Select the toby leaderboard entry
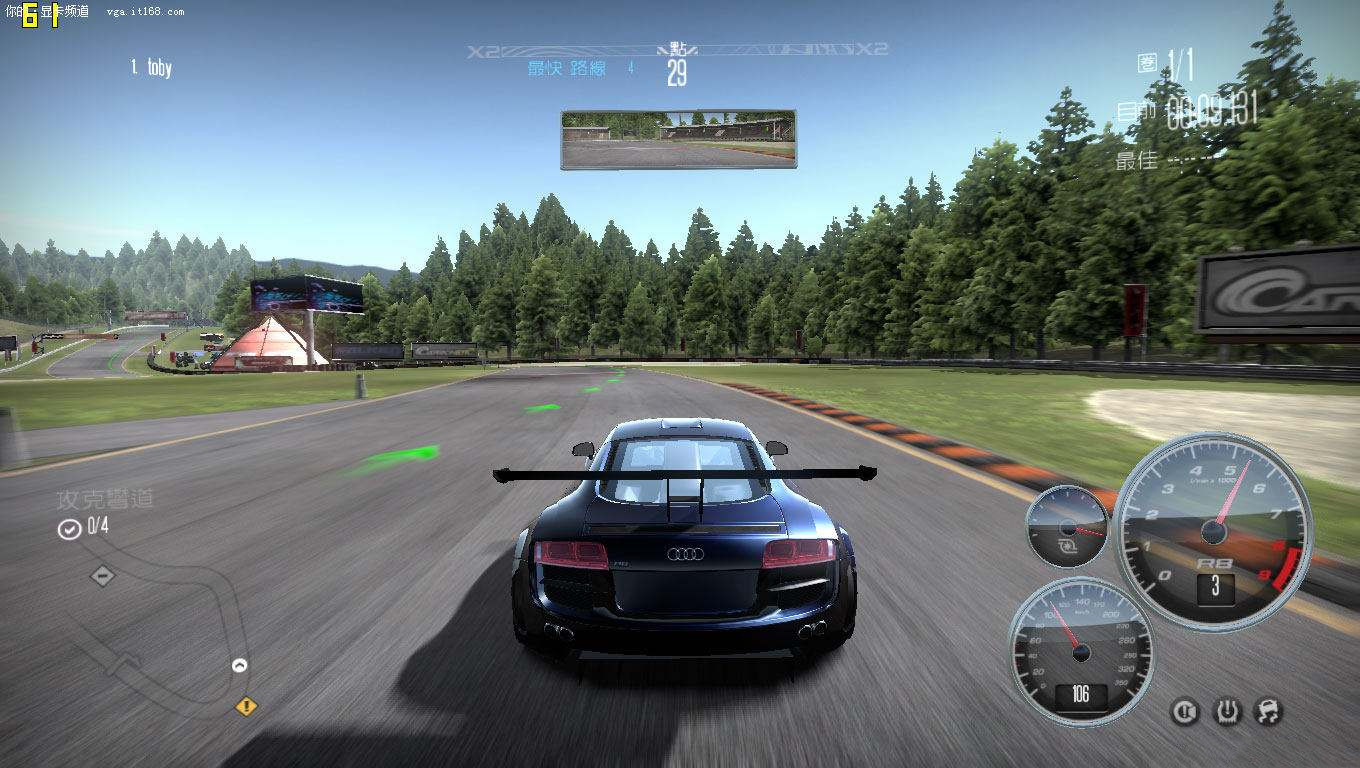The width and height of the screenshot is (1360, 768). click(152, 68)
